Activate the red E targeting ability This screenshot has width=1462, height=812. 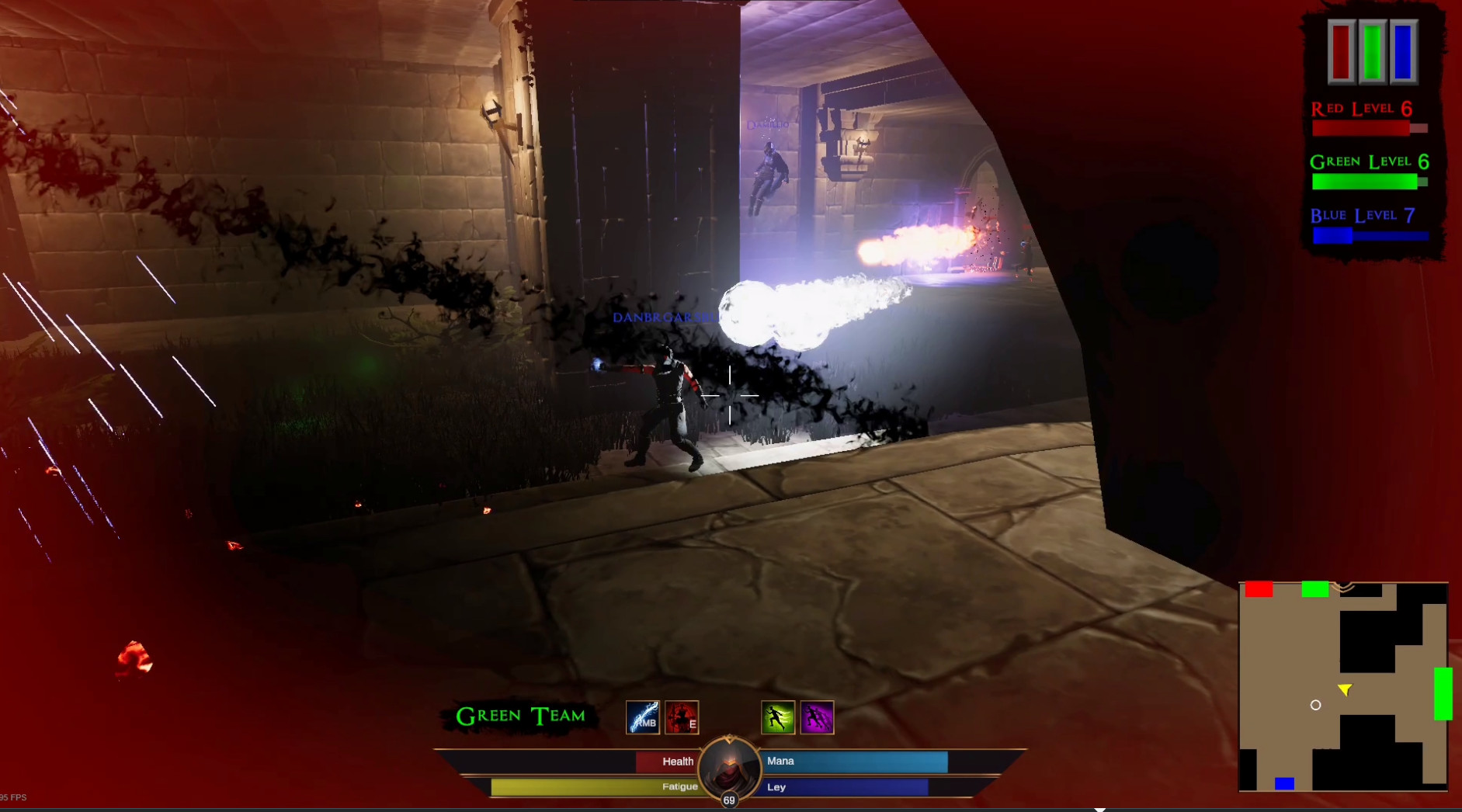point(681,717)
